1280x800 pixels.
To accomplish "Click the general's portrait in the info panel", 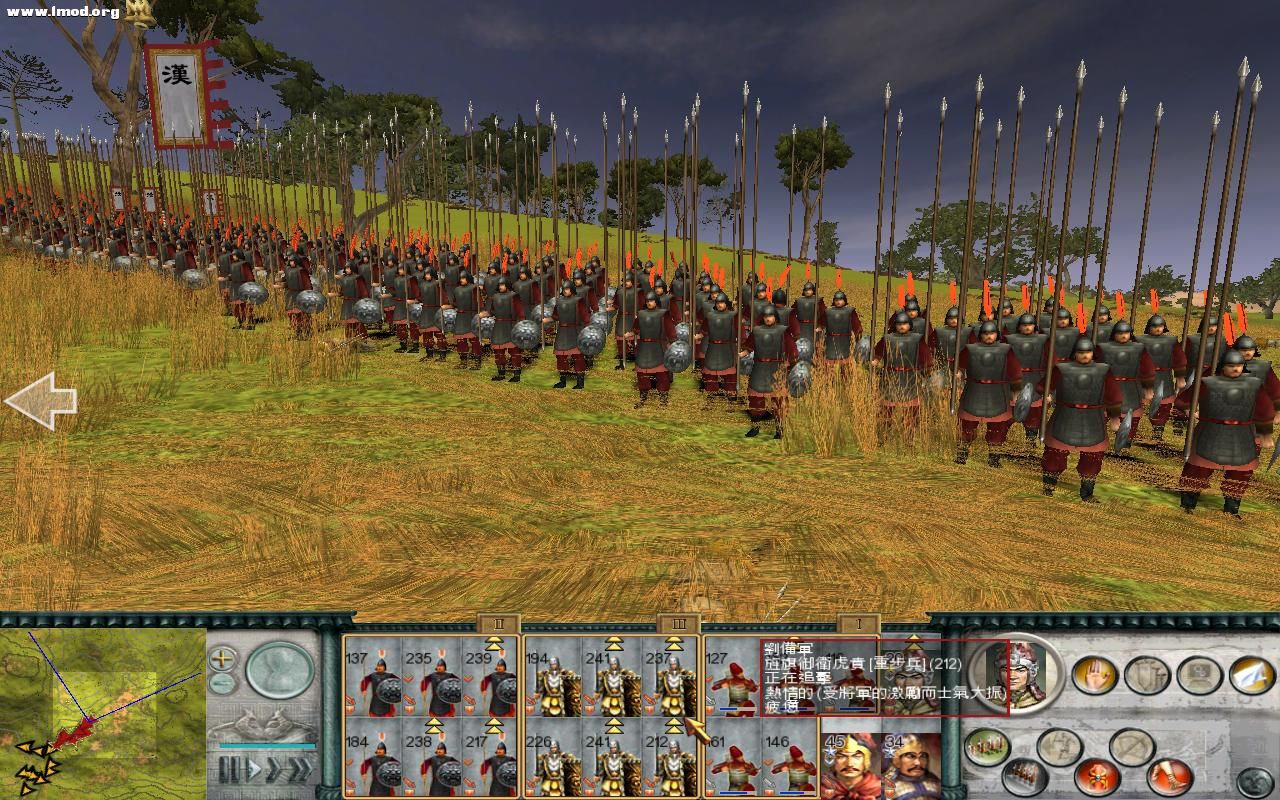I will [1015, 675].
